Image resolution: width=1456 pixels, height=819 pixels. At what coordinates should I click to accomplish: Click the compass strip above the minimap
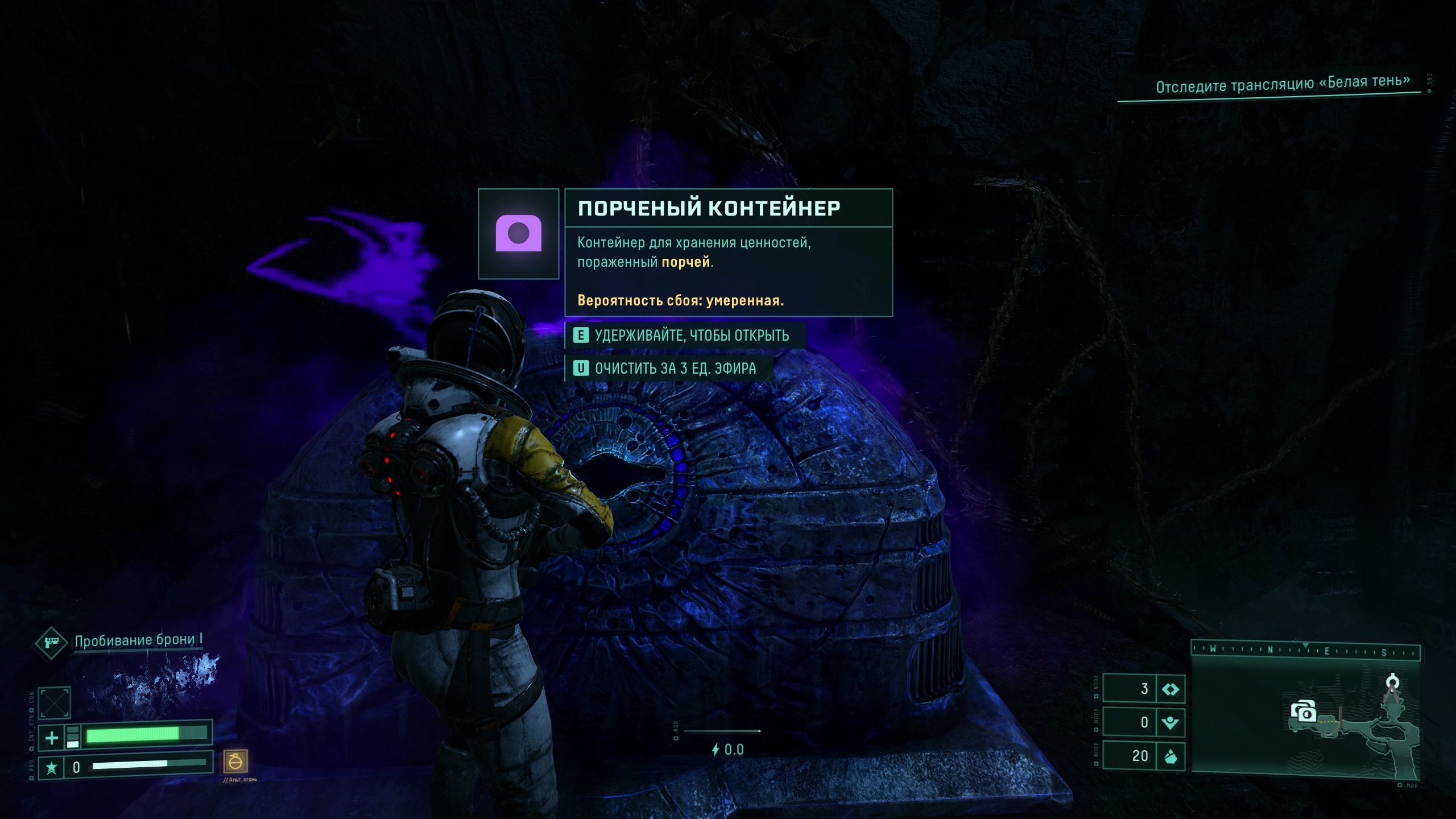tap(1305, 650)
